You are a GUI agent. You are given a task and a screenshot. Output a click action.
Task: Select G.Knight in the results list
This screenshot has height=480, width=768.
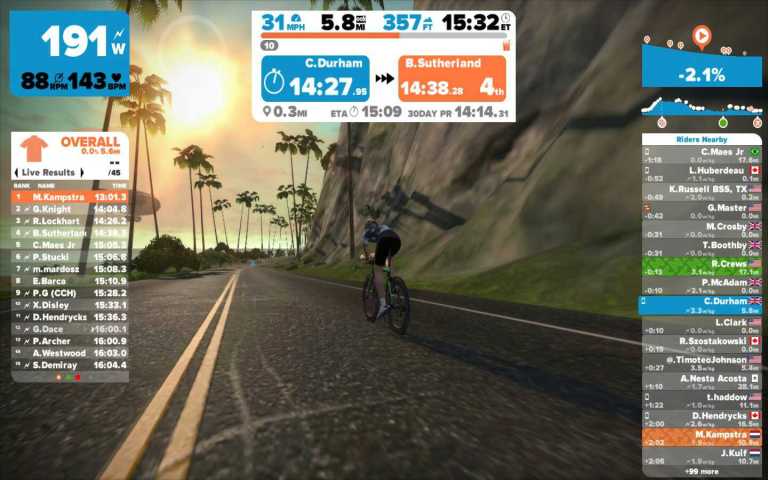click(70, 209)
